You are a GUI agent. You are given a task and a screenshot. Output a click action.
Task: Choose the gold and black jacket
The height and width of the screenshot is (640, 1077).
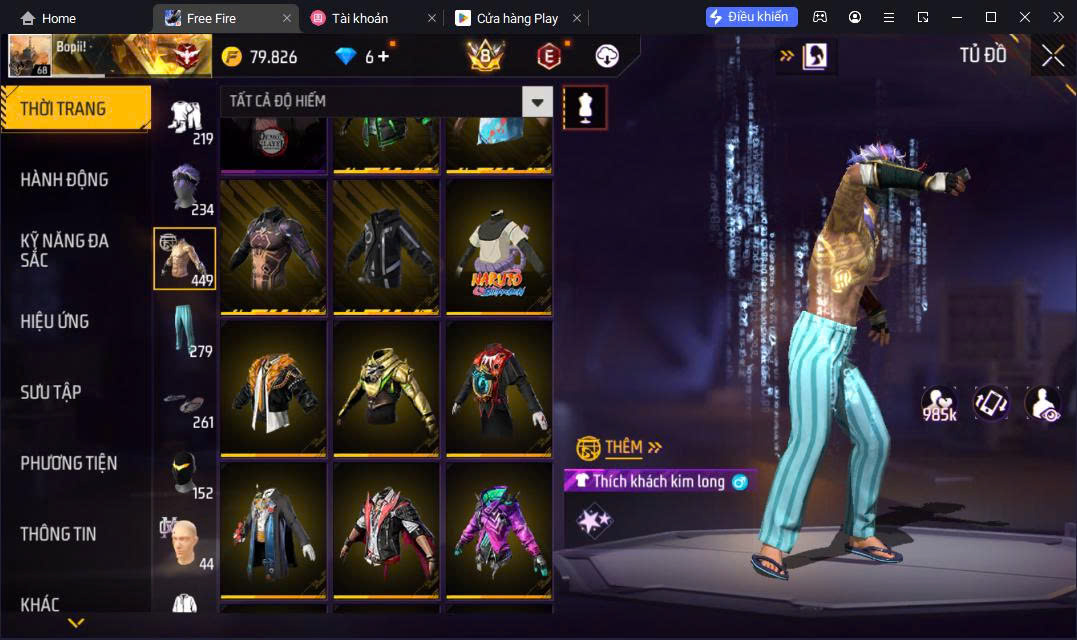click(386, 389)
